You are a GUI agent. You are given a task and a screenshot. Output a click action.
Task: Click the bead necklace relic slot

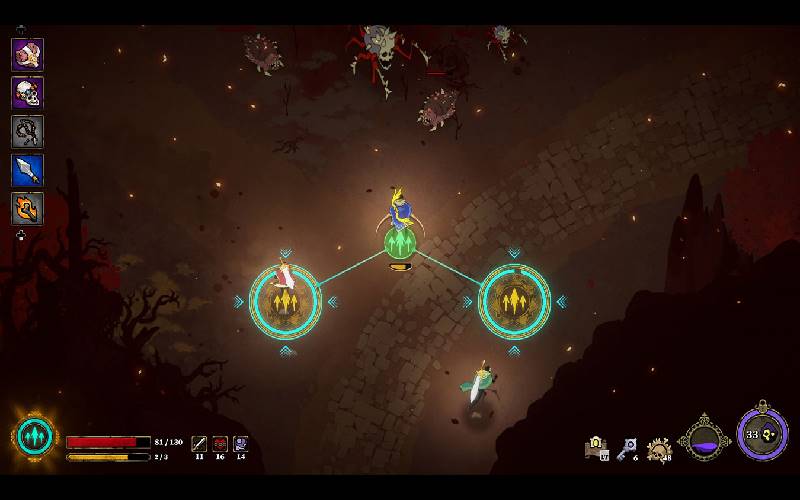(x=27, y=131)
